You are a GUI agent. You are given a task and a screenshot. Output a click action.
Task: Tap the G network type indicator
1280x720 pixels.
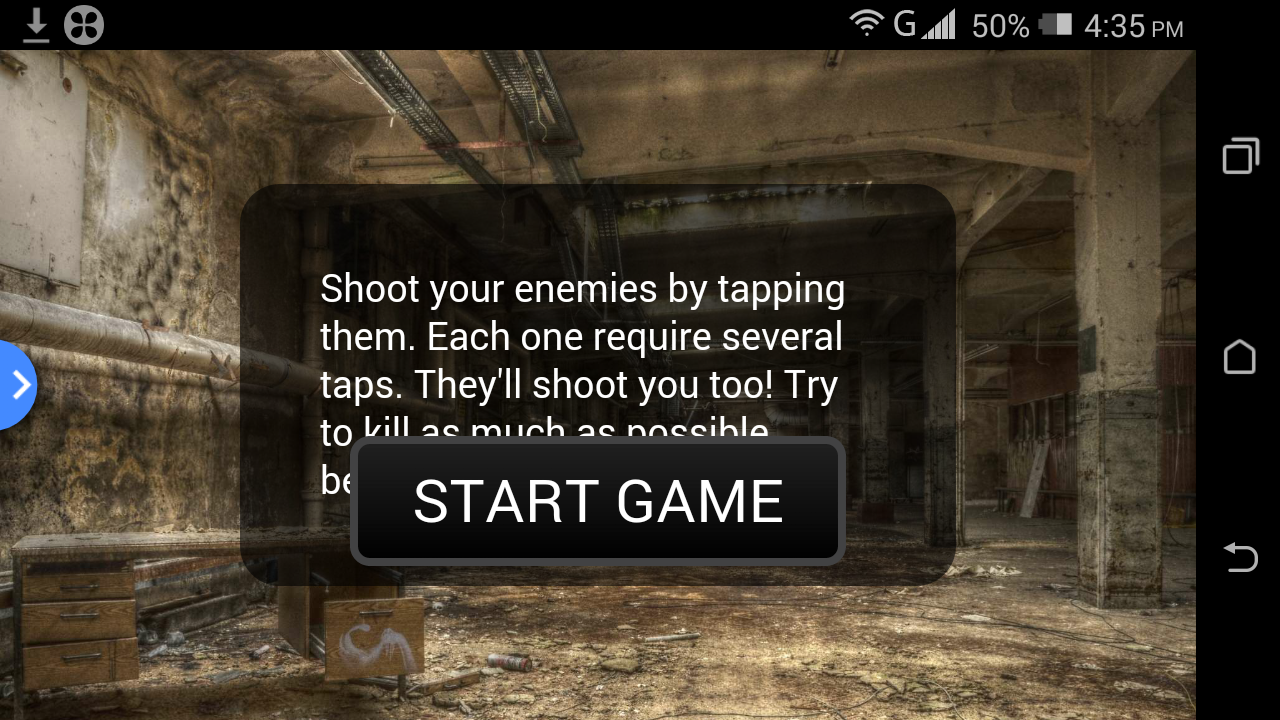coord(903,24)
